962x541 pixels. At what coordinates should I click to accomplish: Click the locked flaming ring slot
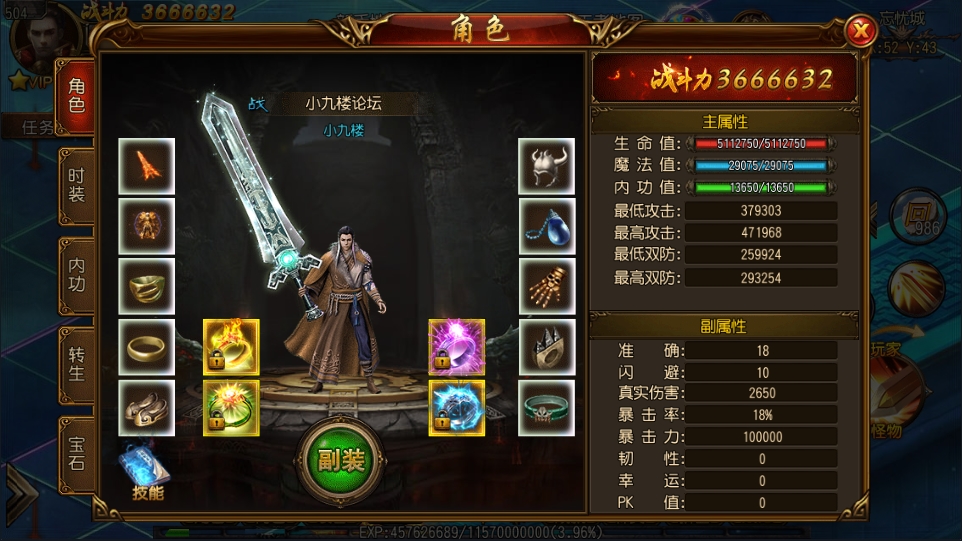click(x=231, y=347)
